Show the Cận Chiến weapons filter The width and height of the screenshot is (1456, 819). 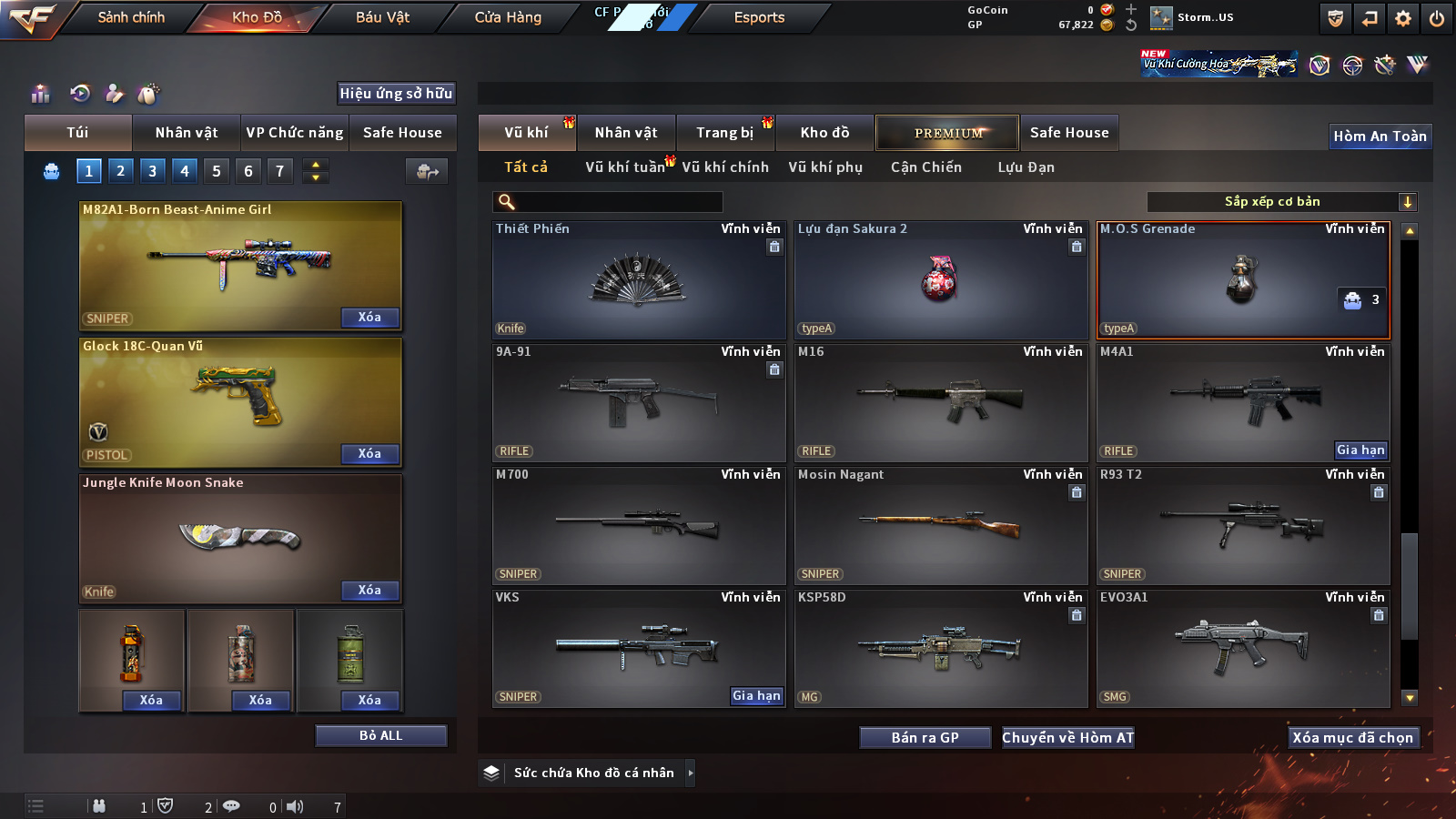click(x=925, y=167)
